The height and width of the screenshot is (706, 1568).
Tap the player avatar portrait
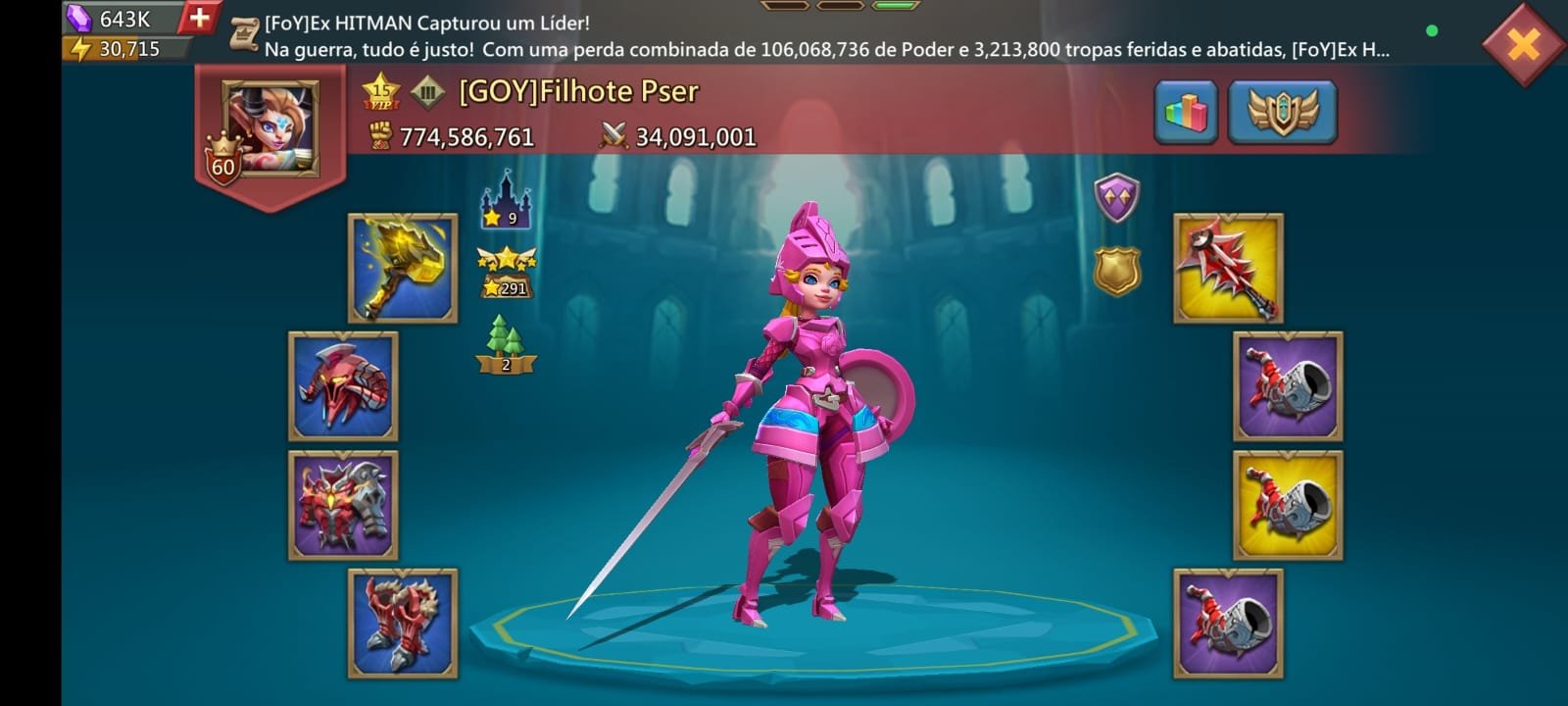(x=269, y=128)
